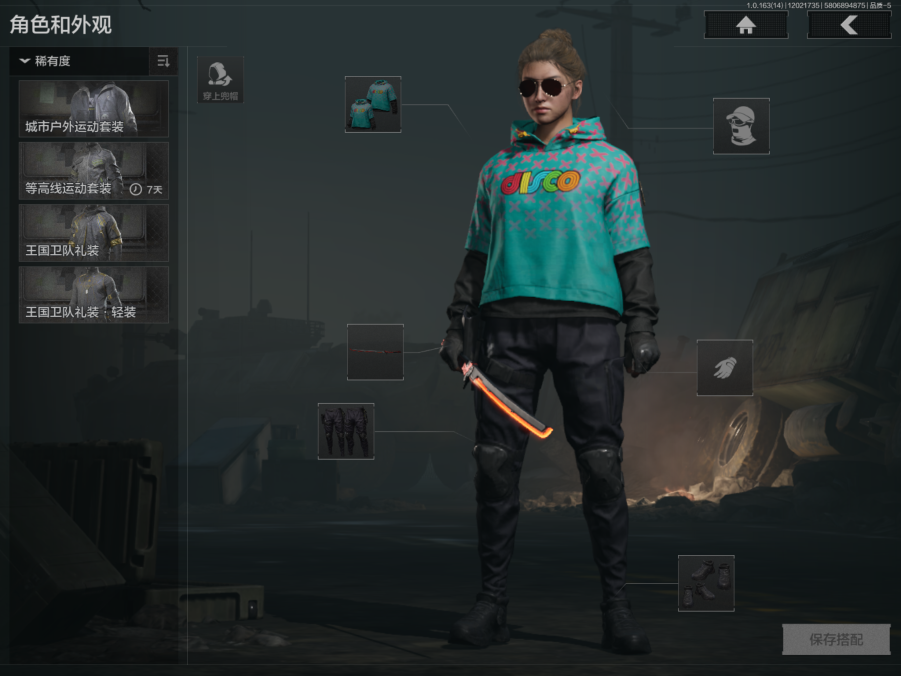
Task: Toggle the sort order icon
Action: coord(163,61)
